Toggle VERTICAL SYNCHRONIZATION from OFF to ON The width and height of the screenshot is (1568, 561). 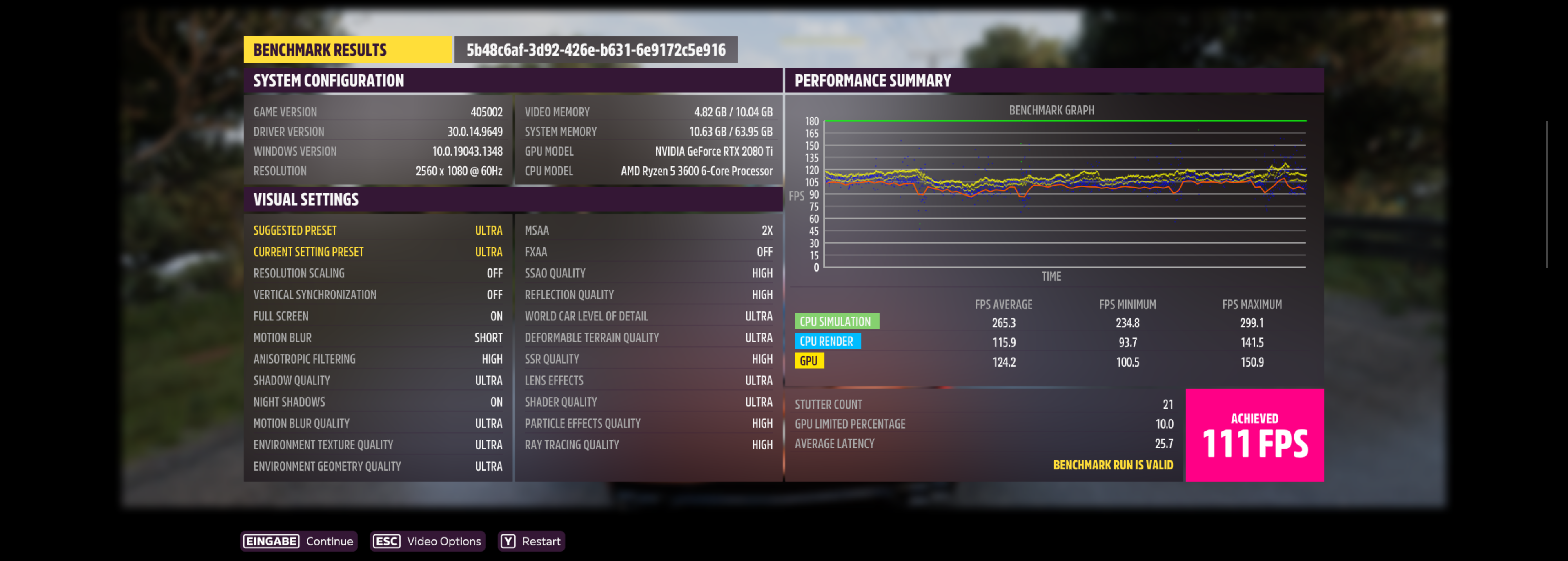point(377,294)
